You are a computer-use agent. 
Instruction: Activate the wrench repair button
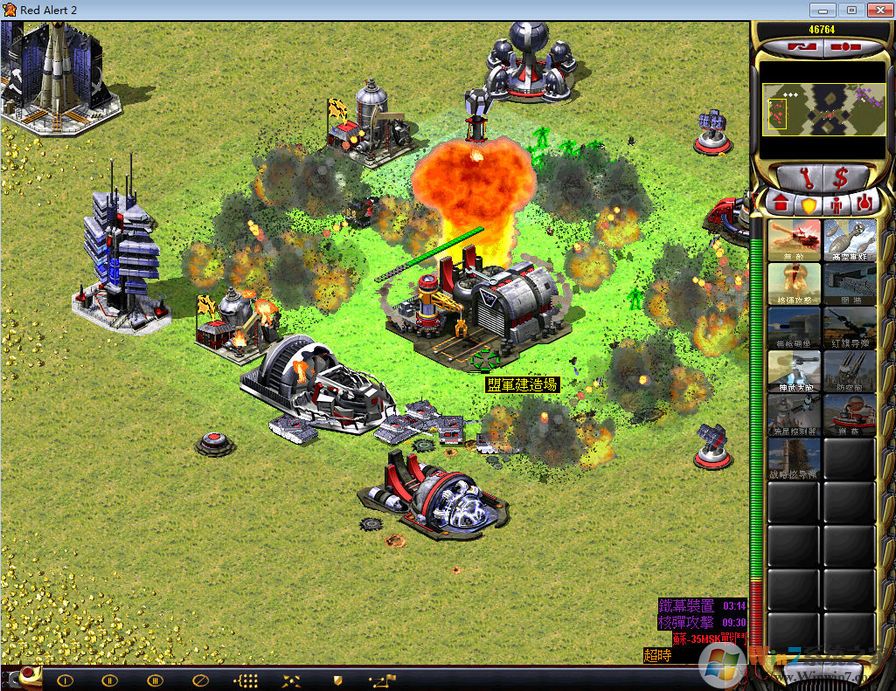click(795, 178)
